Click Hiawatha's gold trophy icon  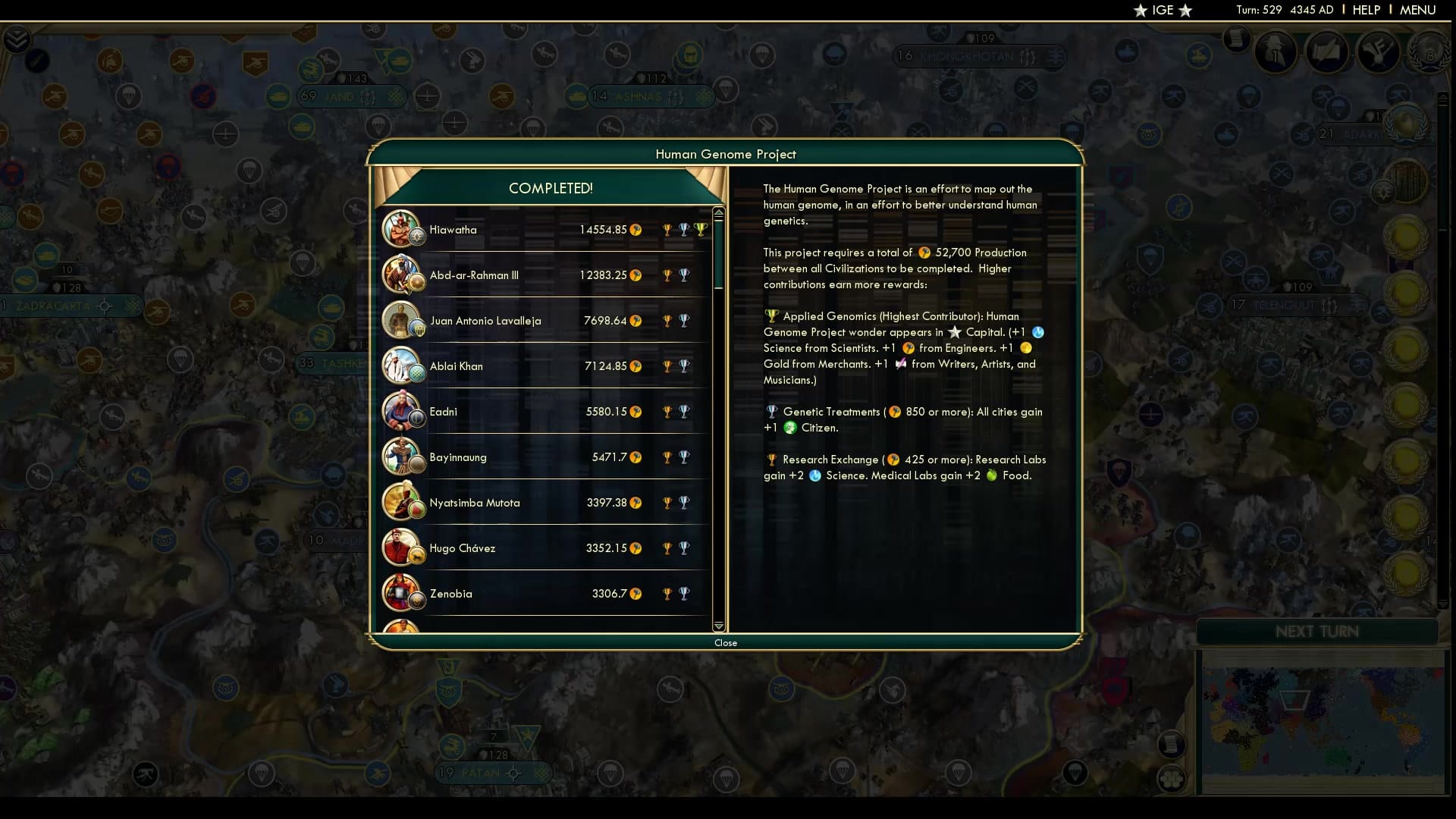pos(667,228)
